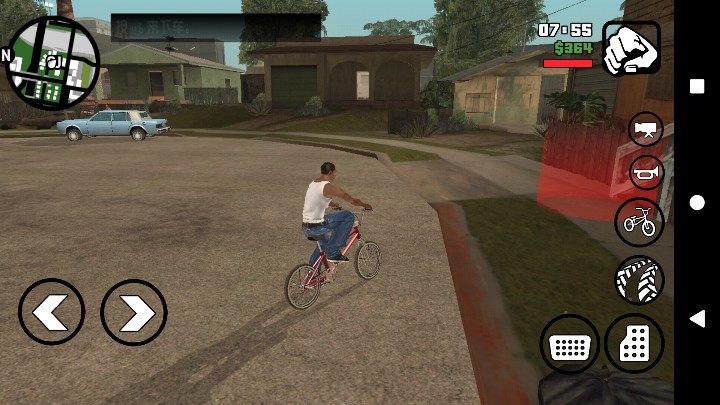Screen dimensions: 720x405
Task: Hit the brake pedal button
Action: click(570, 346)
